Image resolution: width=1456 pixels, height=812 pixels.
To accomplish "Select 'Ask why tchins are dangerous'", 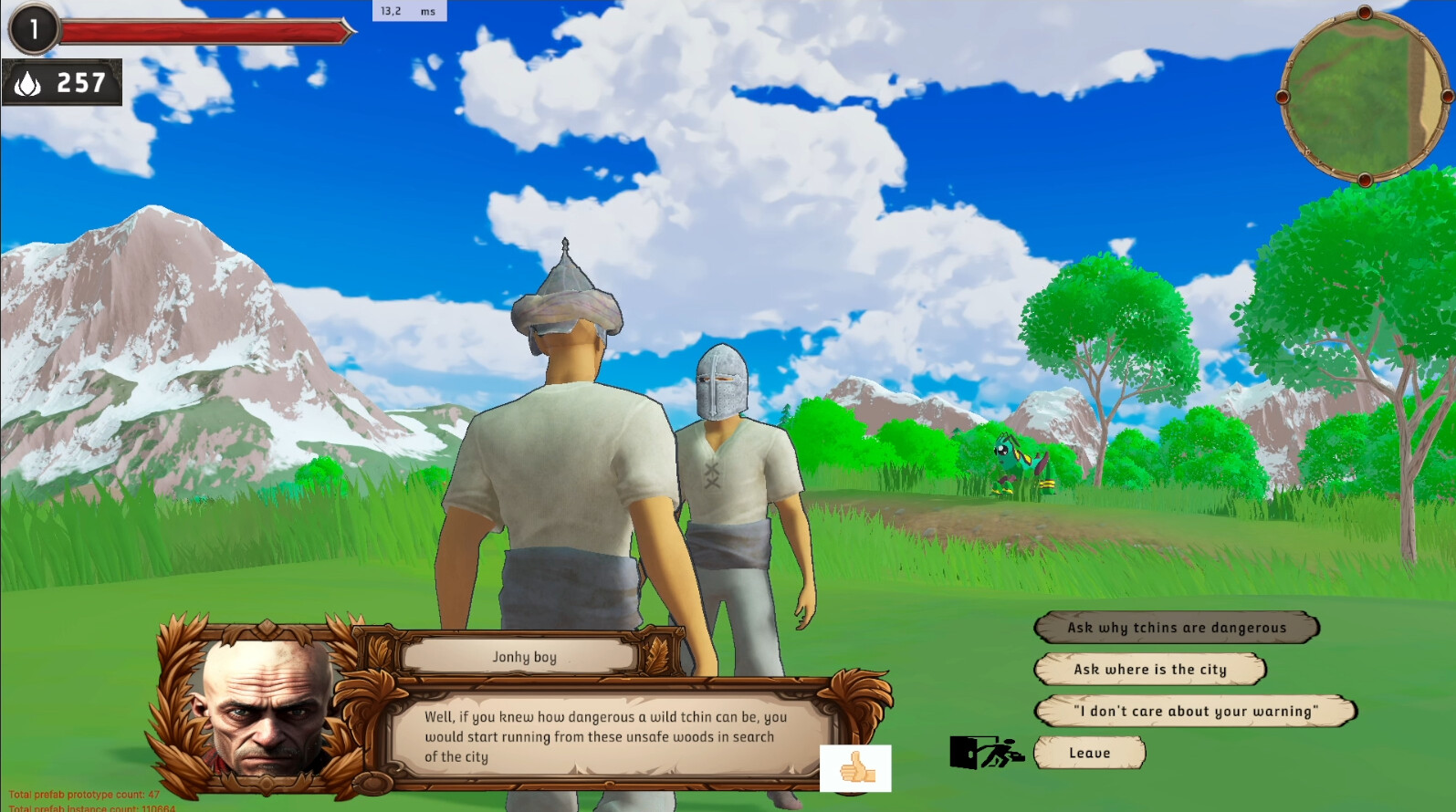I will (x=1176, y=628).
